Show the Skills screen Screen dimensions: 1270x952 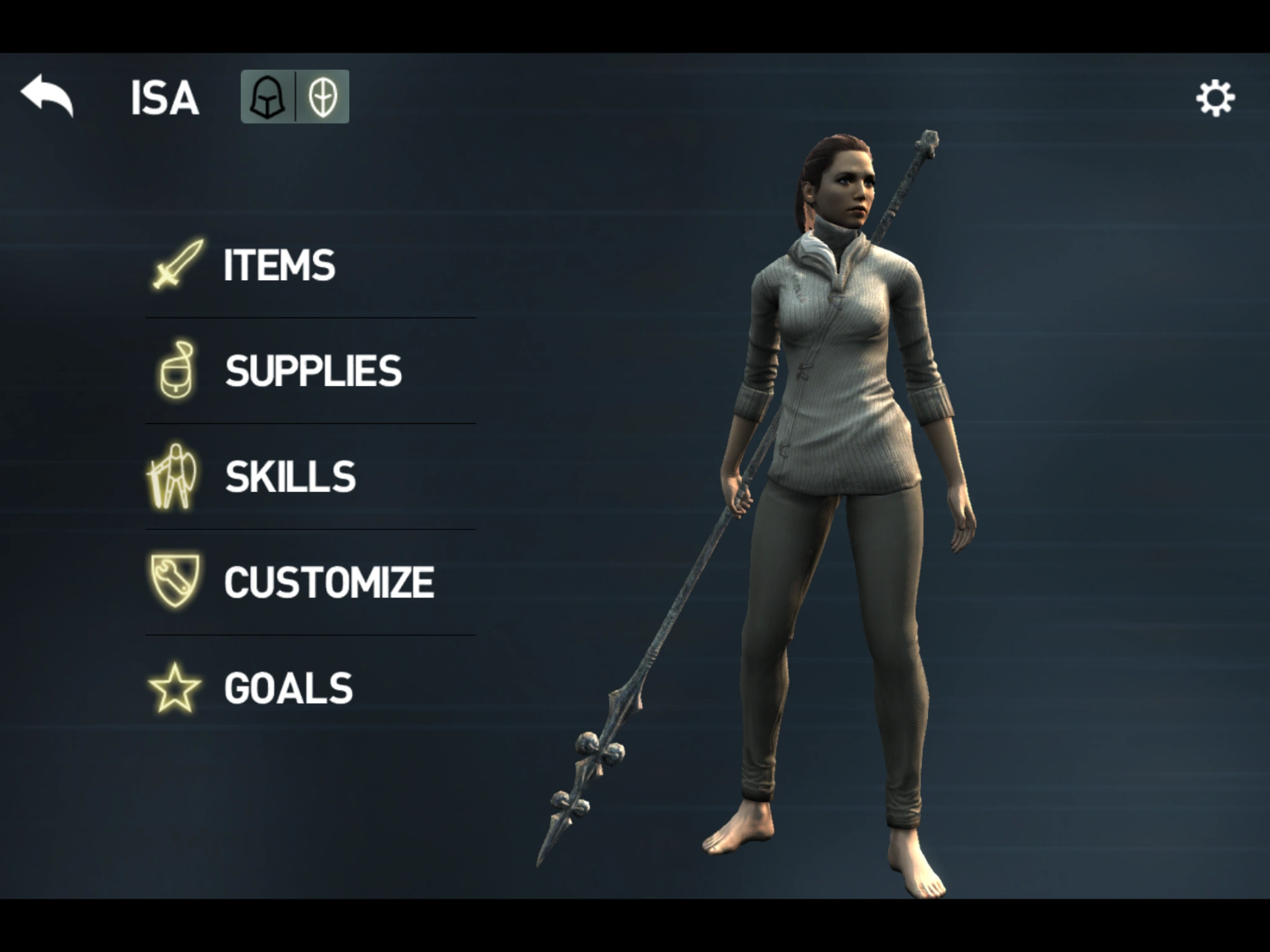(290, 477)
